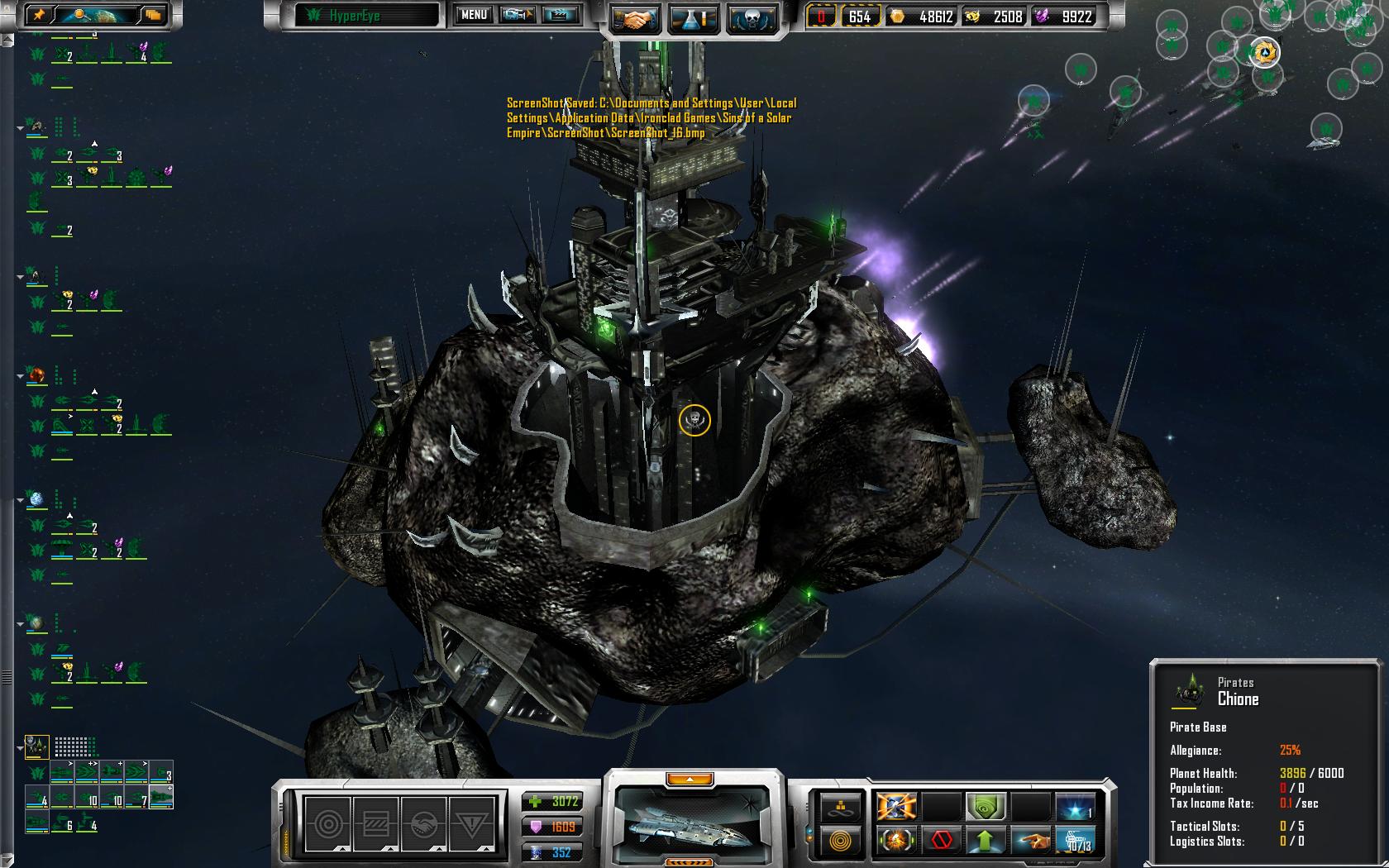Expand the orange arrow above ship portrait

[689, 779]
